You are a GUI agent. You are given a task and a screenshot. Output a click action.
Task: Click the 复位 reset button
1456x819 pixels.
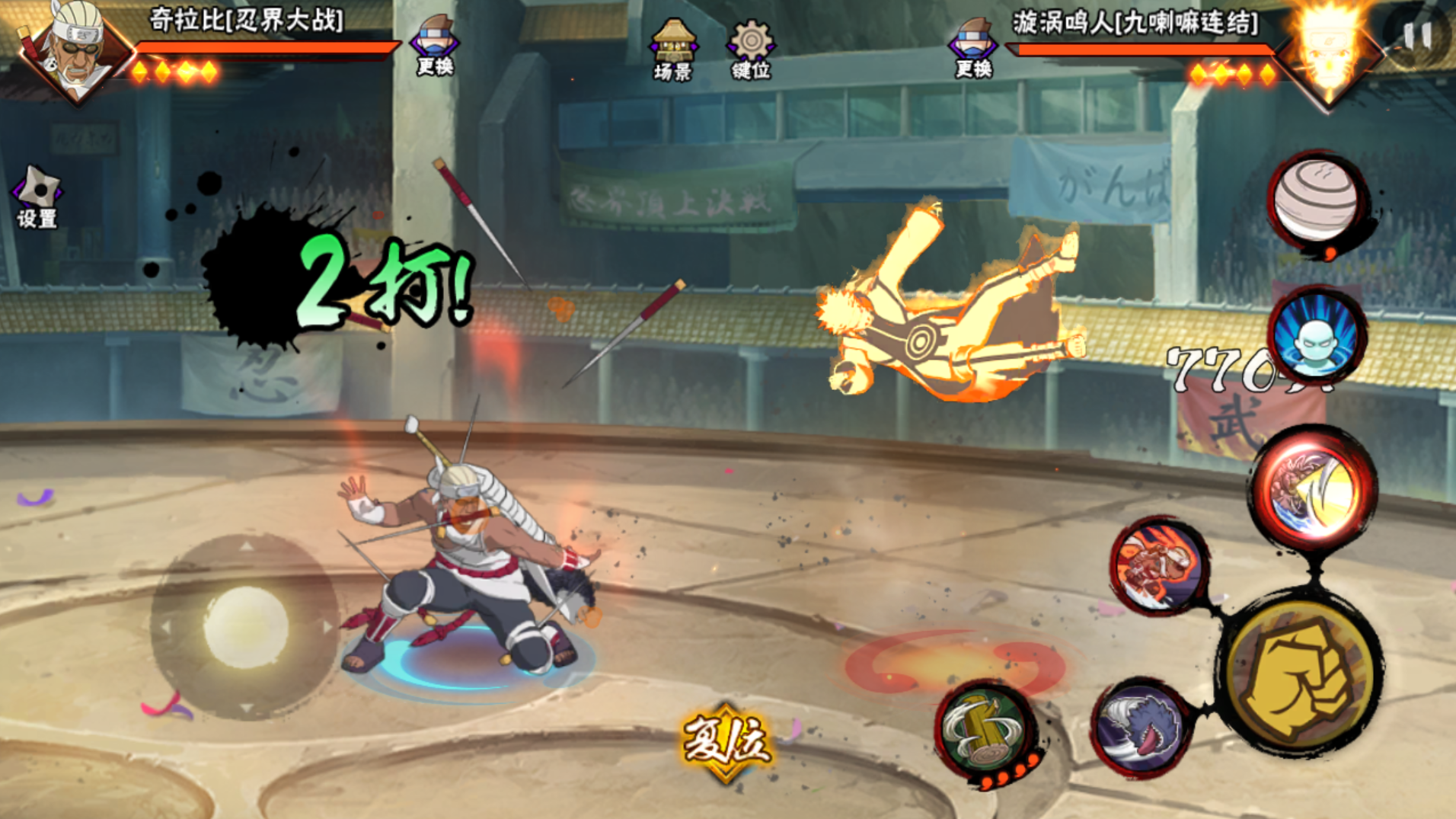tap(726, 741)
